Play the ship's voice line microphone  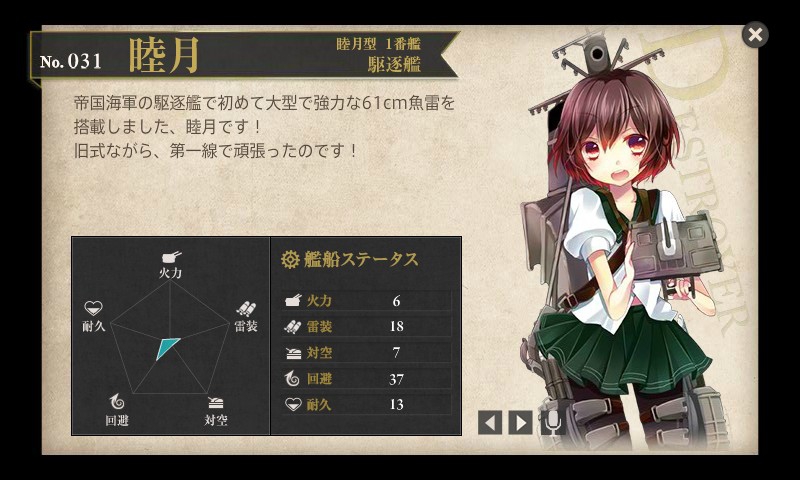(x=551, y=422)
